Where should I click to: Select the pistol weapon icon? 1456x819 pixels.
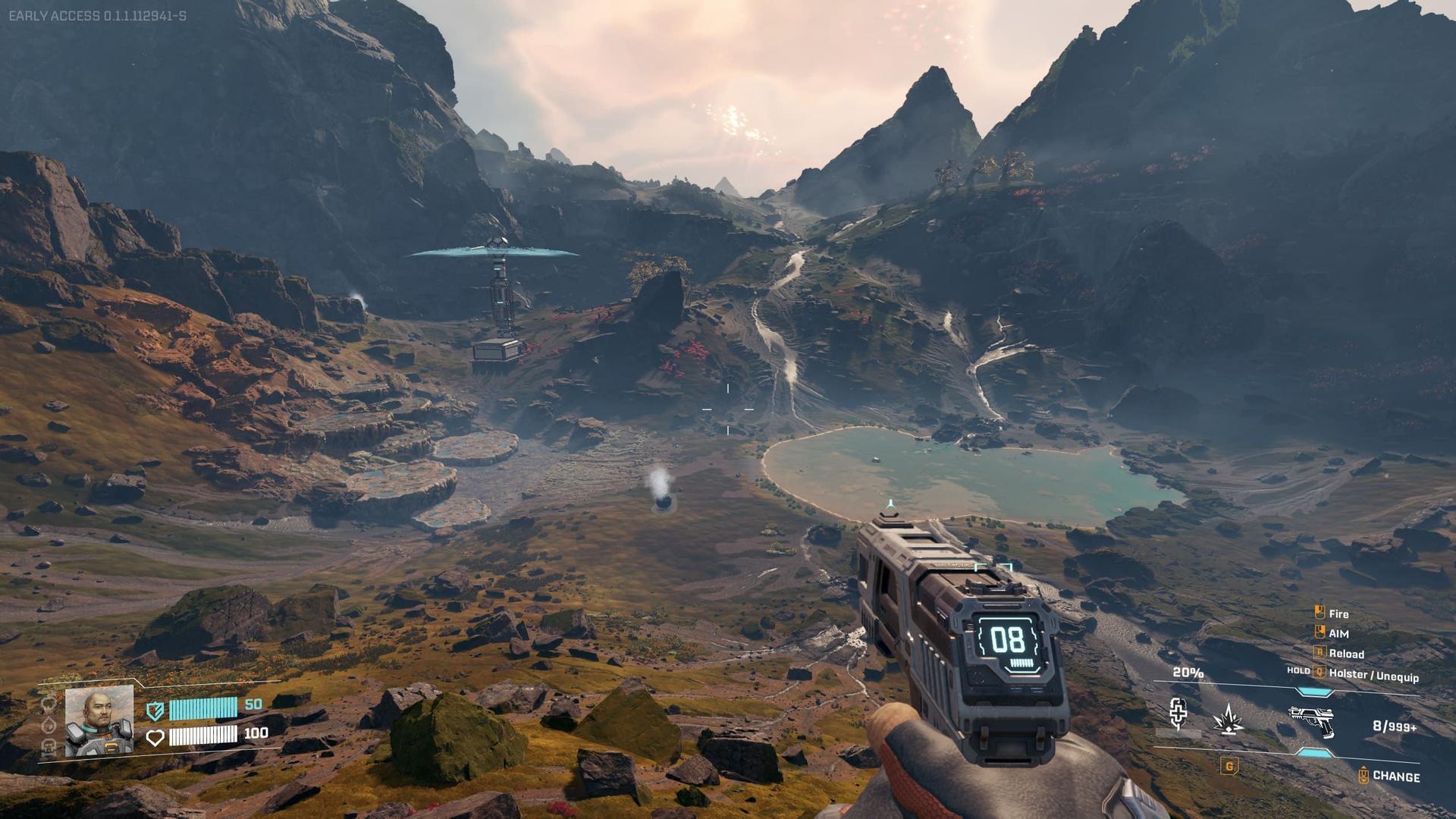pyautogui.click(x=1311, y=721)
